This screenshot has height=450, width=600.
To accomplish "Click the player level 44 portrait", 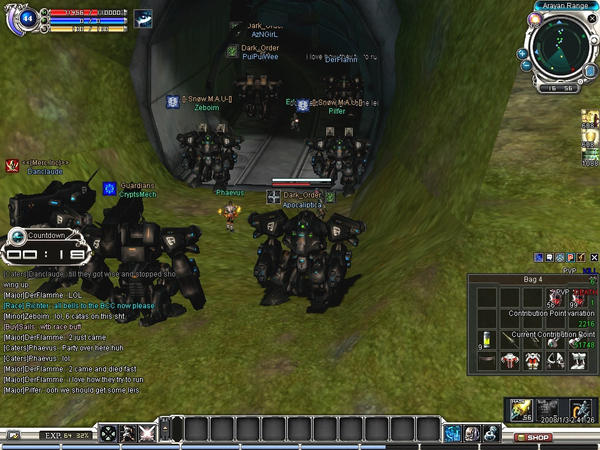I will pos(27,18).
